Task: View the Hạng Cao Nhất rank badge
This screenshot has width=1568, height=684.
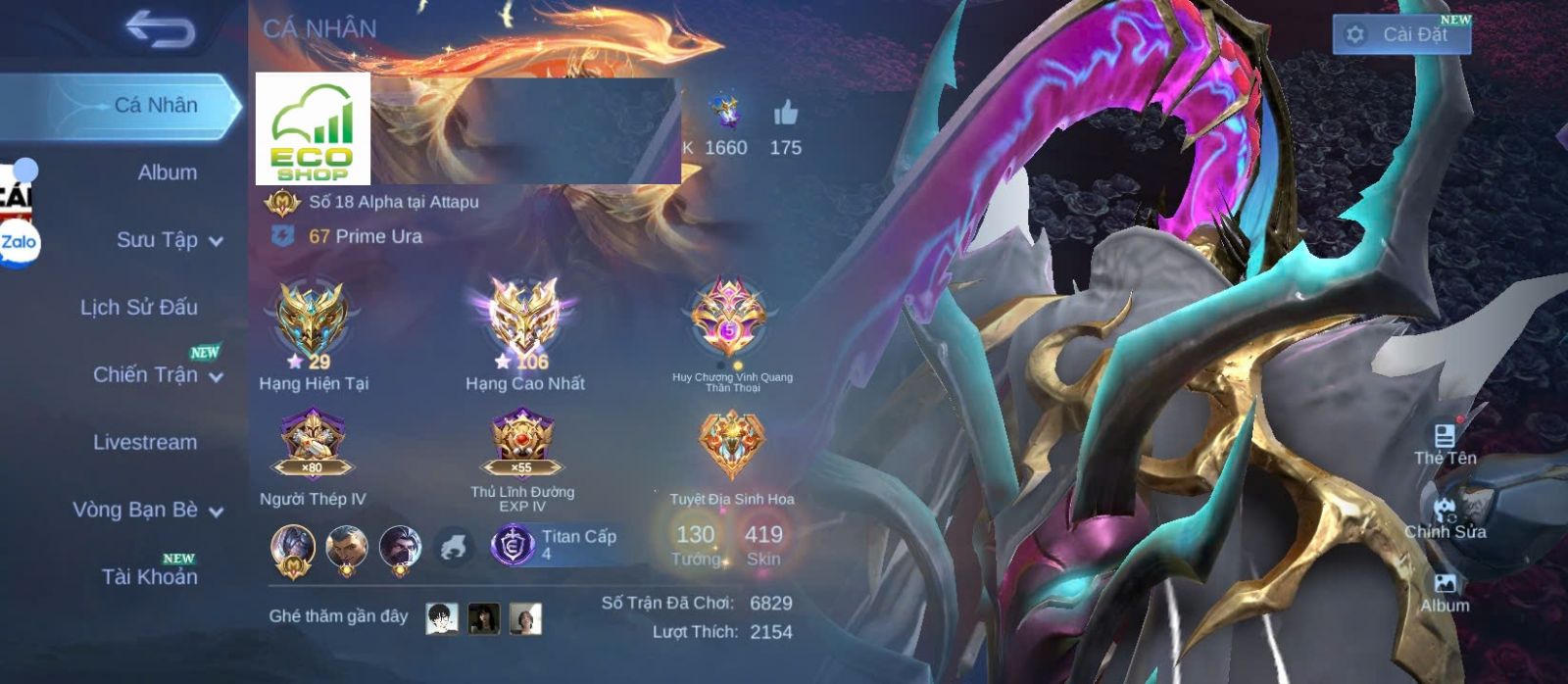Action: pos(524,318)
